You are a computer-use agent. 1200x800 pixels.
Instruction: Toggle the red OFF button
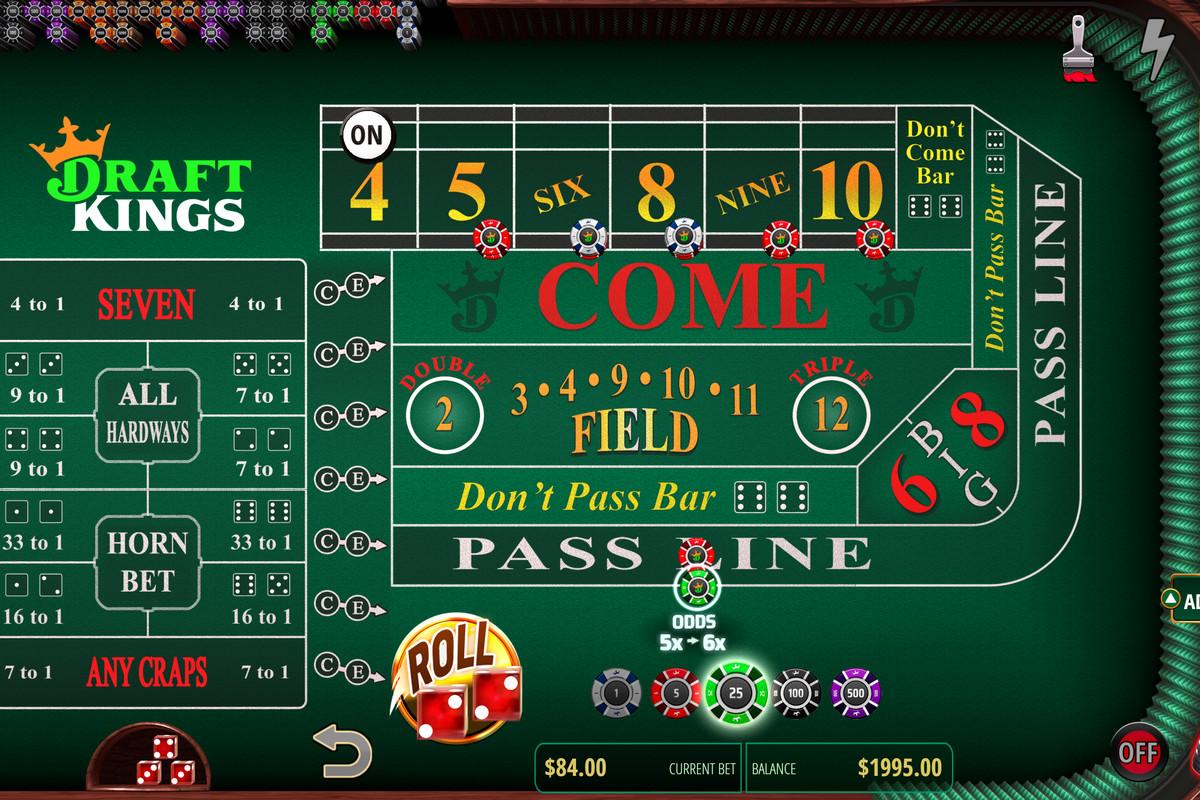point(1138,750)
